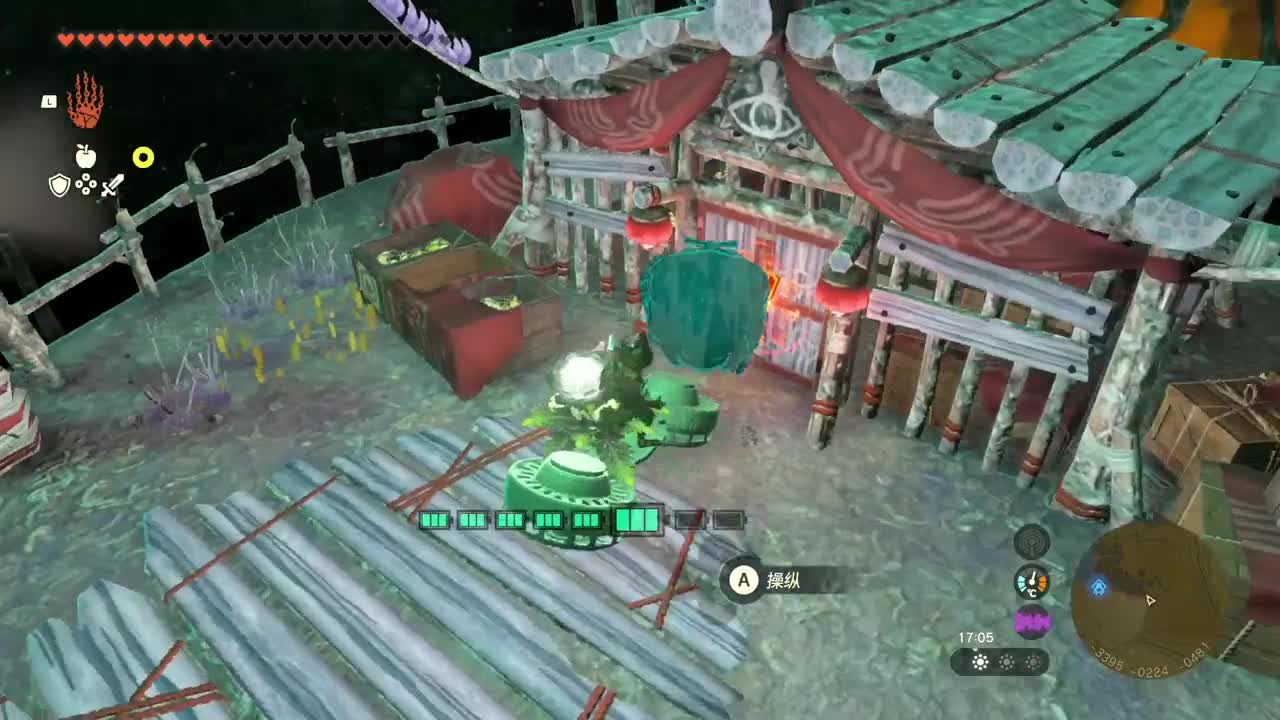Click the yellow rupee ring icon
This screenshot has height=720, width=1280.
pyautogui.click(x=143, y=156)
